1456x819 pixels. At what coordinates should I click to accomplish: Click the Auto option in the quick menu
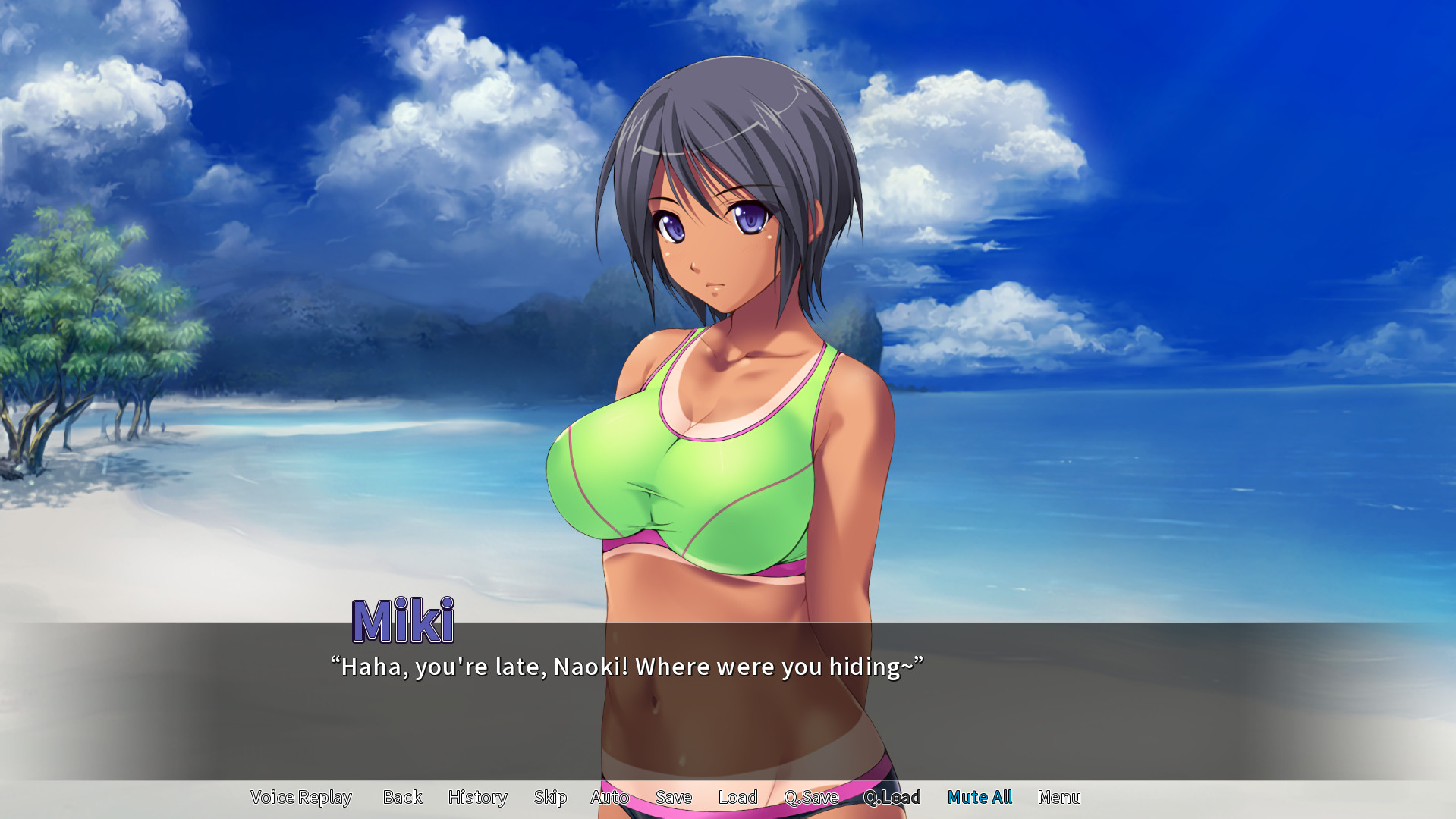tap(609, 797)
